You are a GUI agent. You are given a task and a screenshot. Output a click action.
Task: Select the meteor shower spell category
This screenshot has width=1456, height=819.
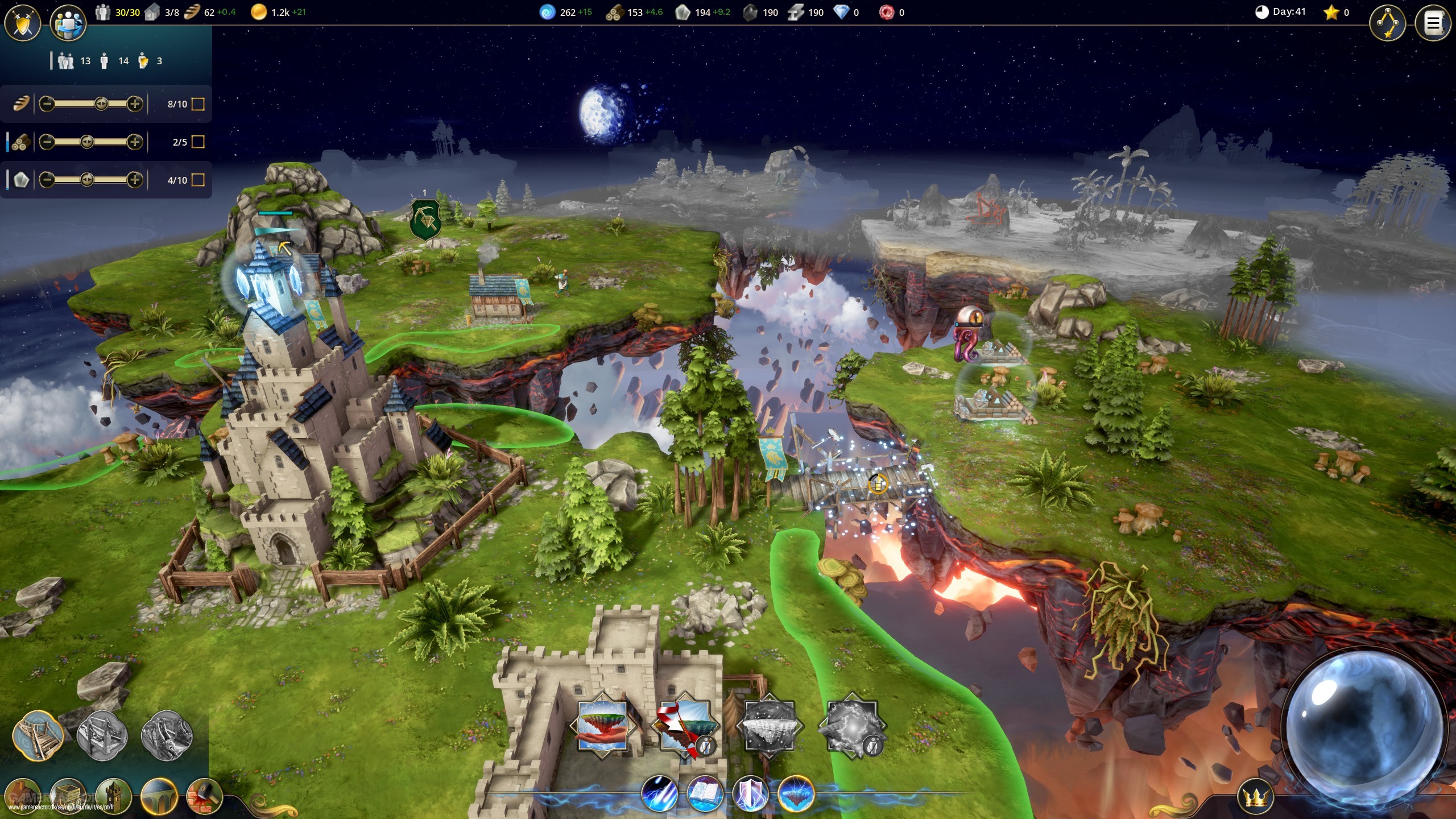pos(660,793)
